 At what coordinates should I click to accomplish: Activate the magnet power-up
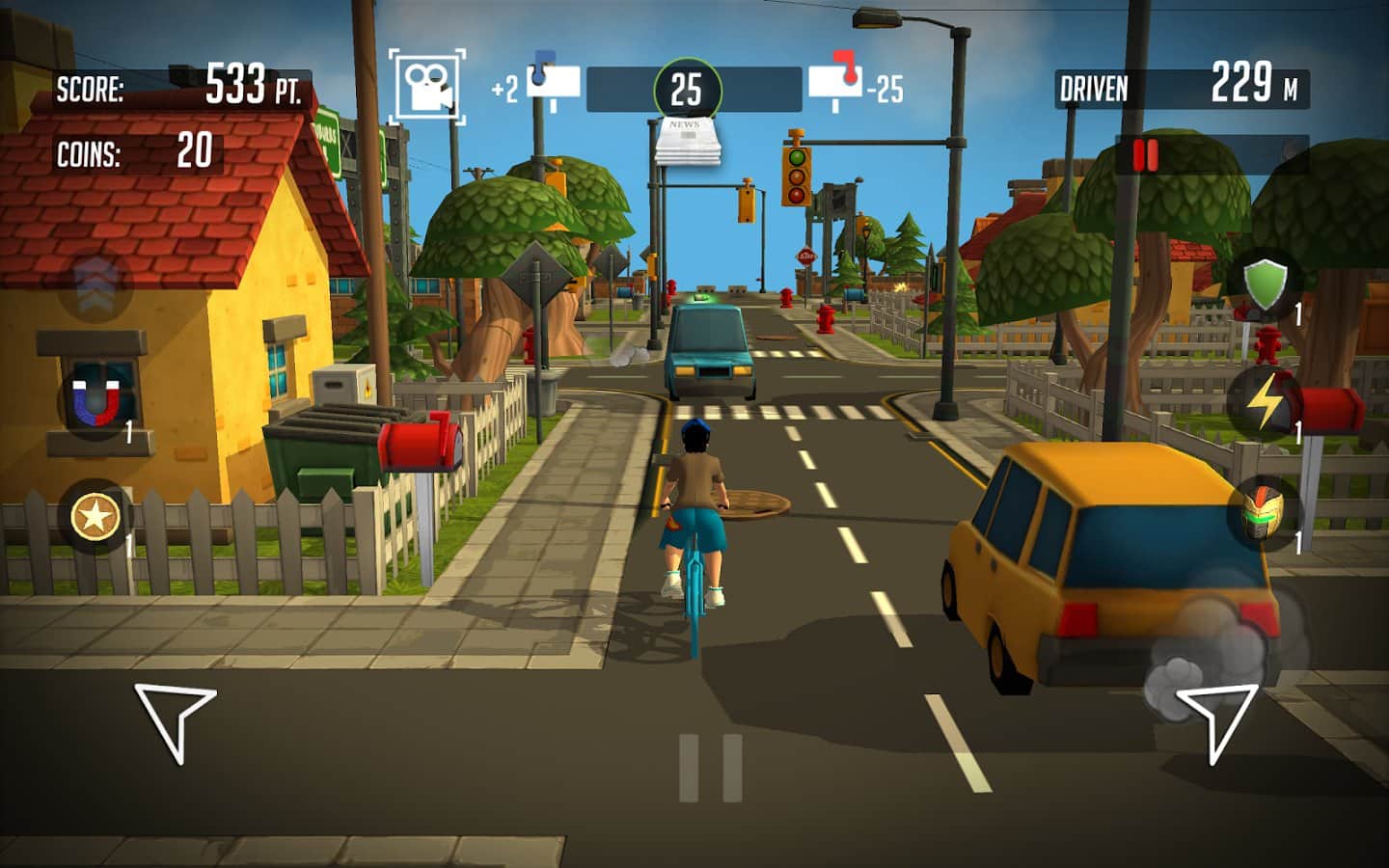click(x=94, y=398)
